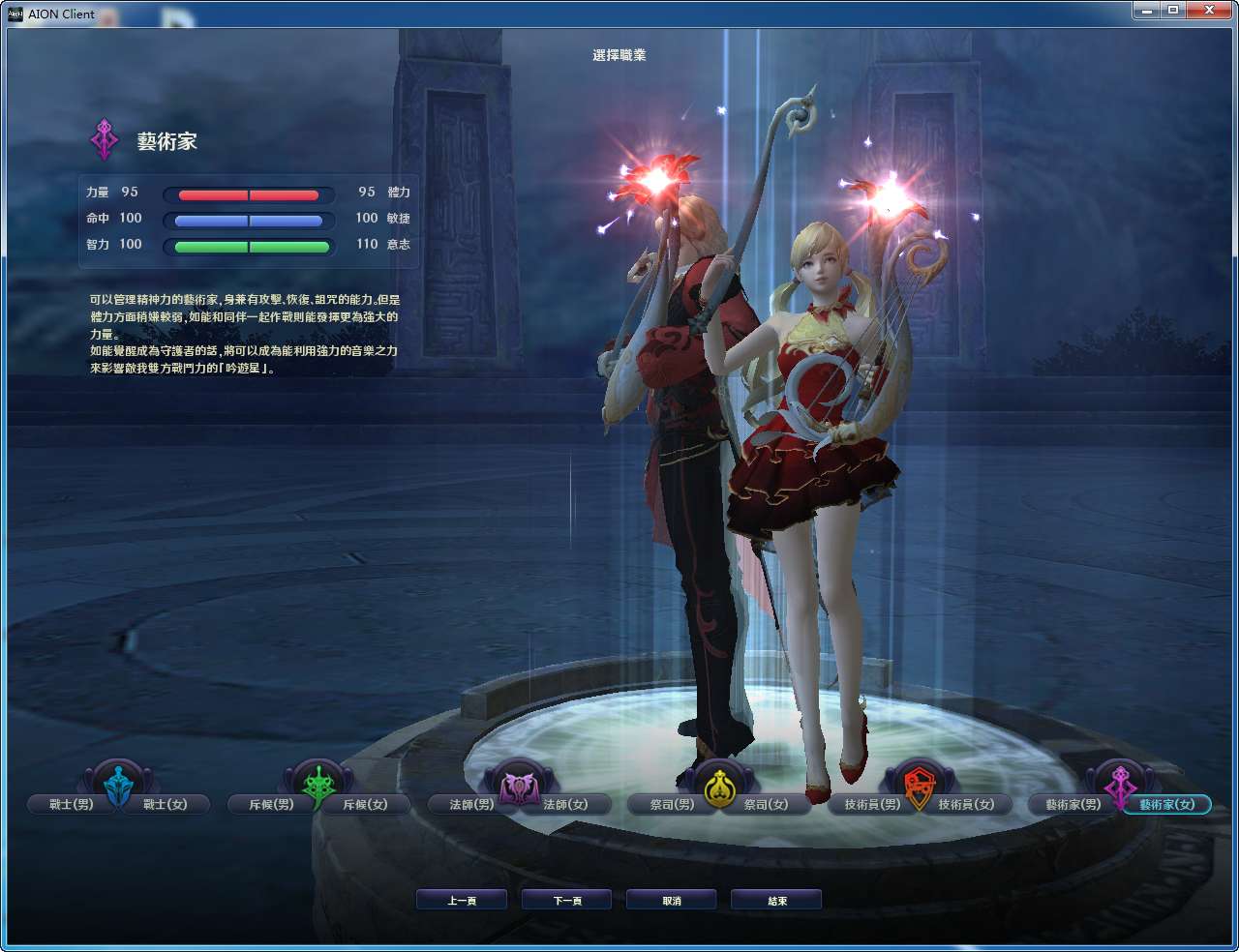This screenshot has width=1239, height=952.
Task: Select the Warrior (戰士) class icon
Action: click(x=118, y=784)
